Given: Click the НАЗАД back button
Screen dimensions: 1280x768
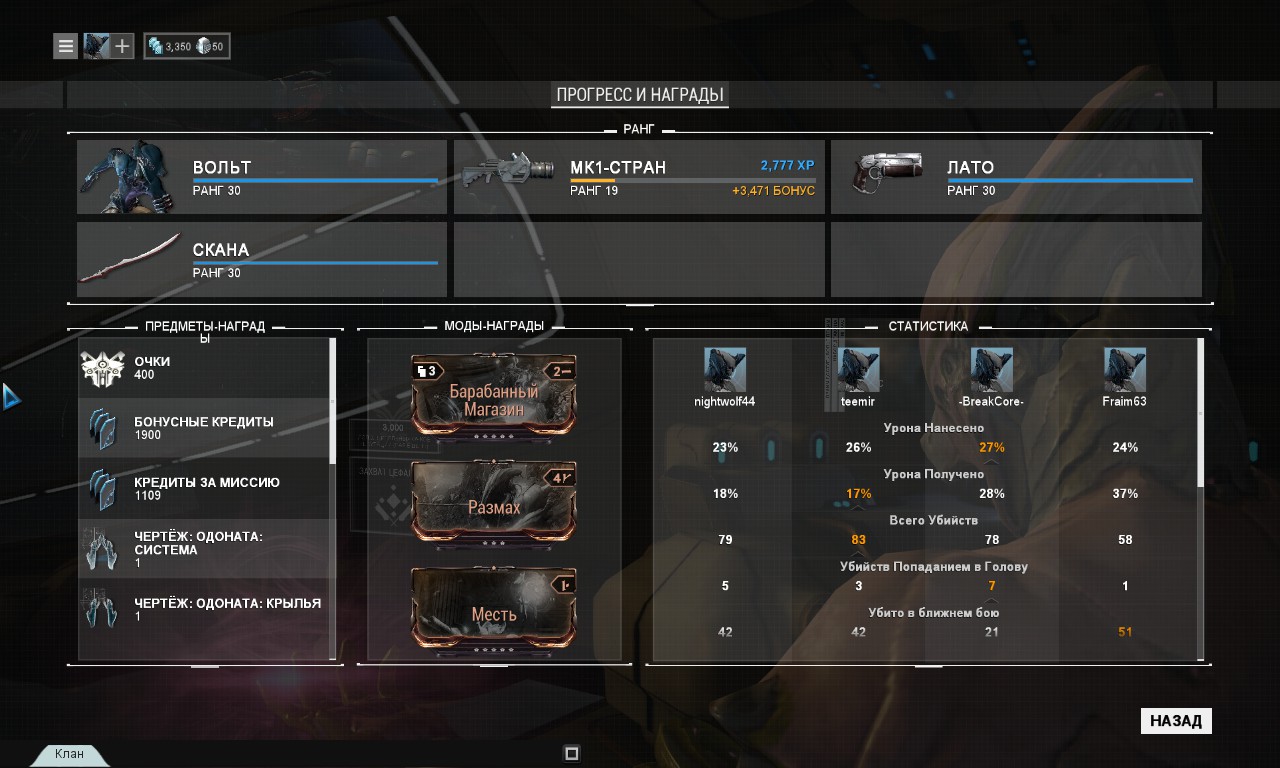Looking at the screenshot, I should click(1176, 721).
